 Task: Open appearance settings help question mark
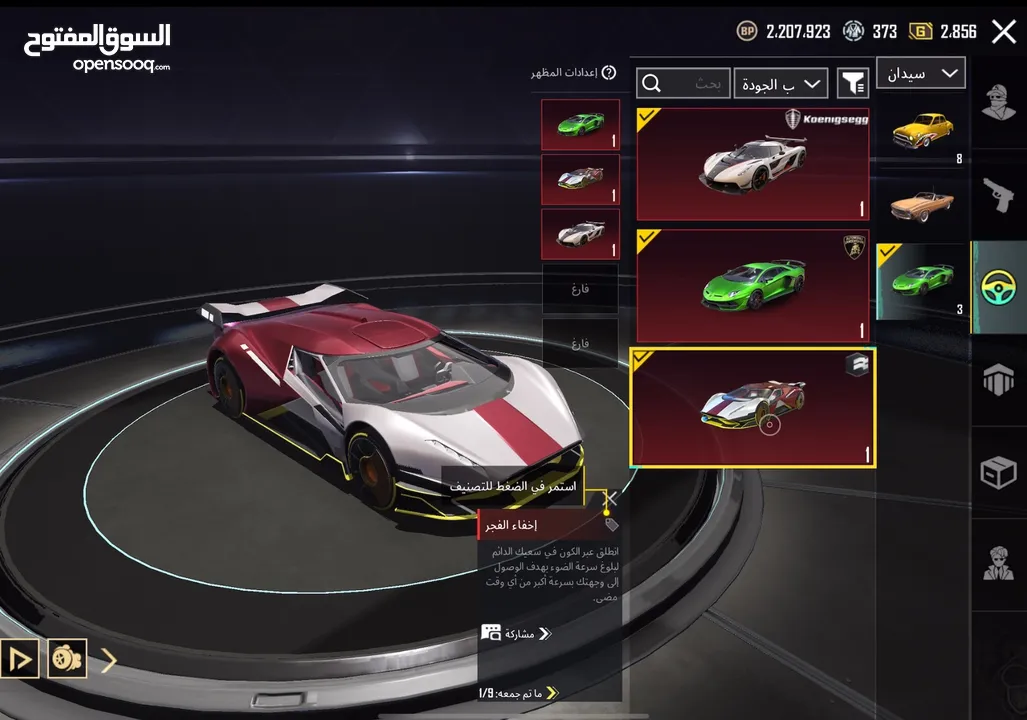pyautogui.click(x=609, y=73)
